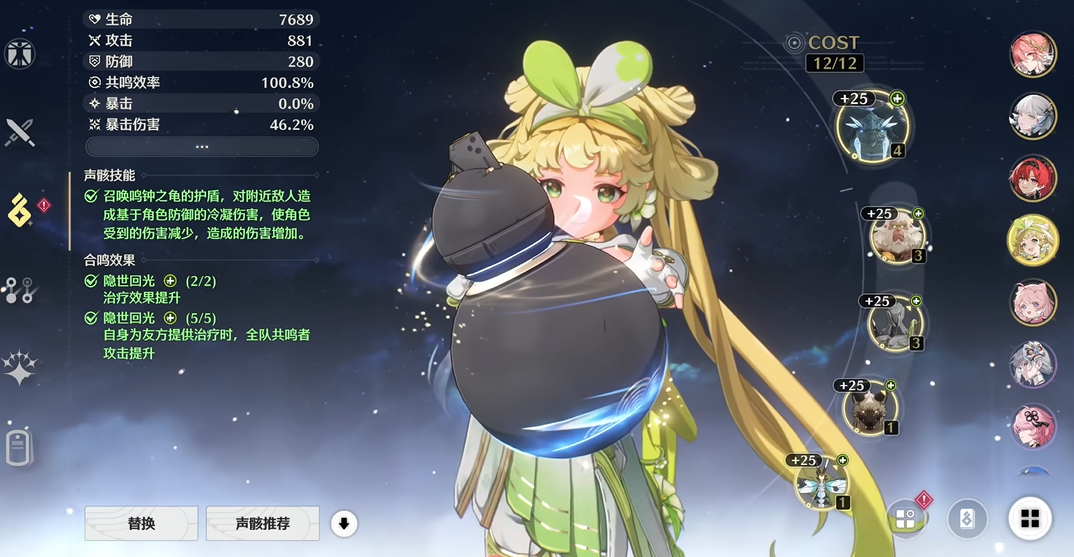Screen dimensions: 1074x557
Task: Expand the stats list with the ellipsis bar
Action: pyautogui.click(x=202, y=147)
